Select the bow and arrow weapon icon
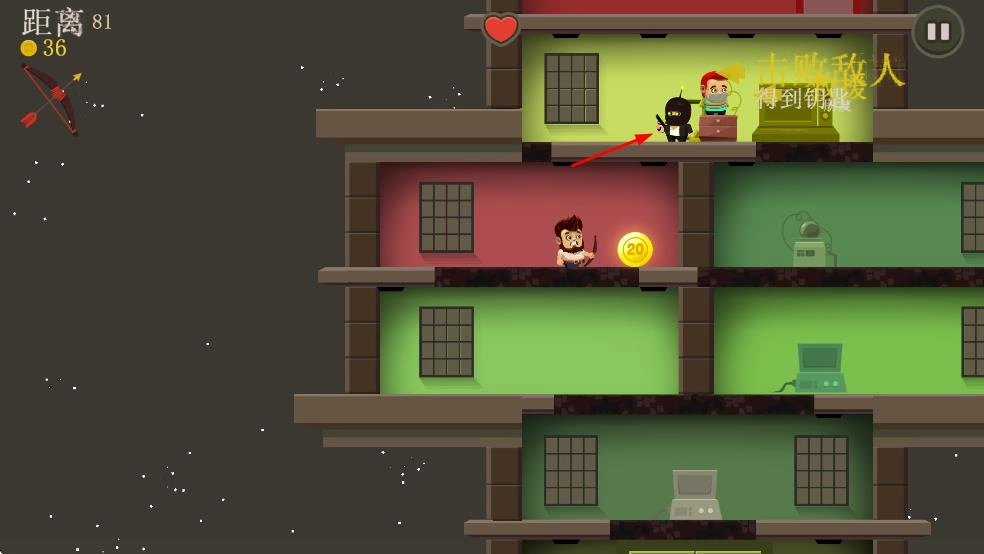Image resolution: width=984 pixels, height=554 pixels. [50, 98]
